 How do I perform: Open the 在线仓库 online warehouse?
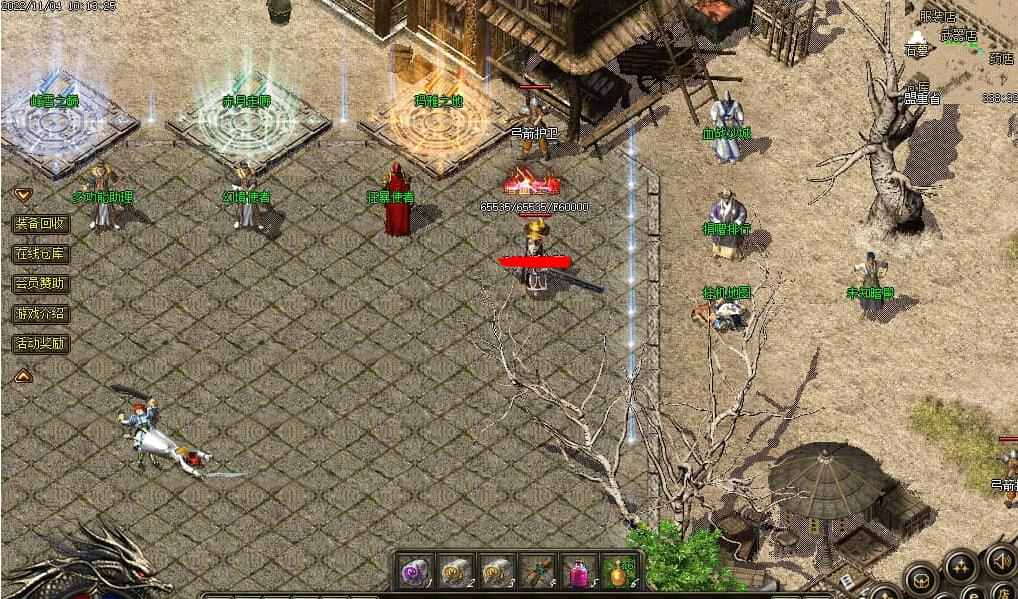coord(40,254)
